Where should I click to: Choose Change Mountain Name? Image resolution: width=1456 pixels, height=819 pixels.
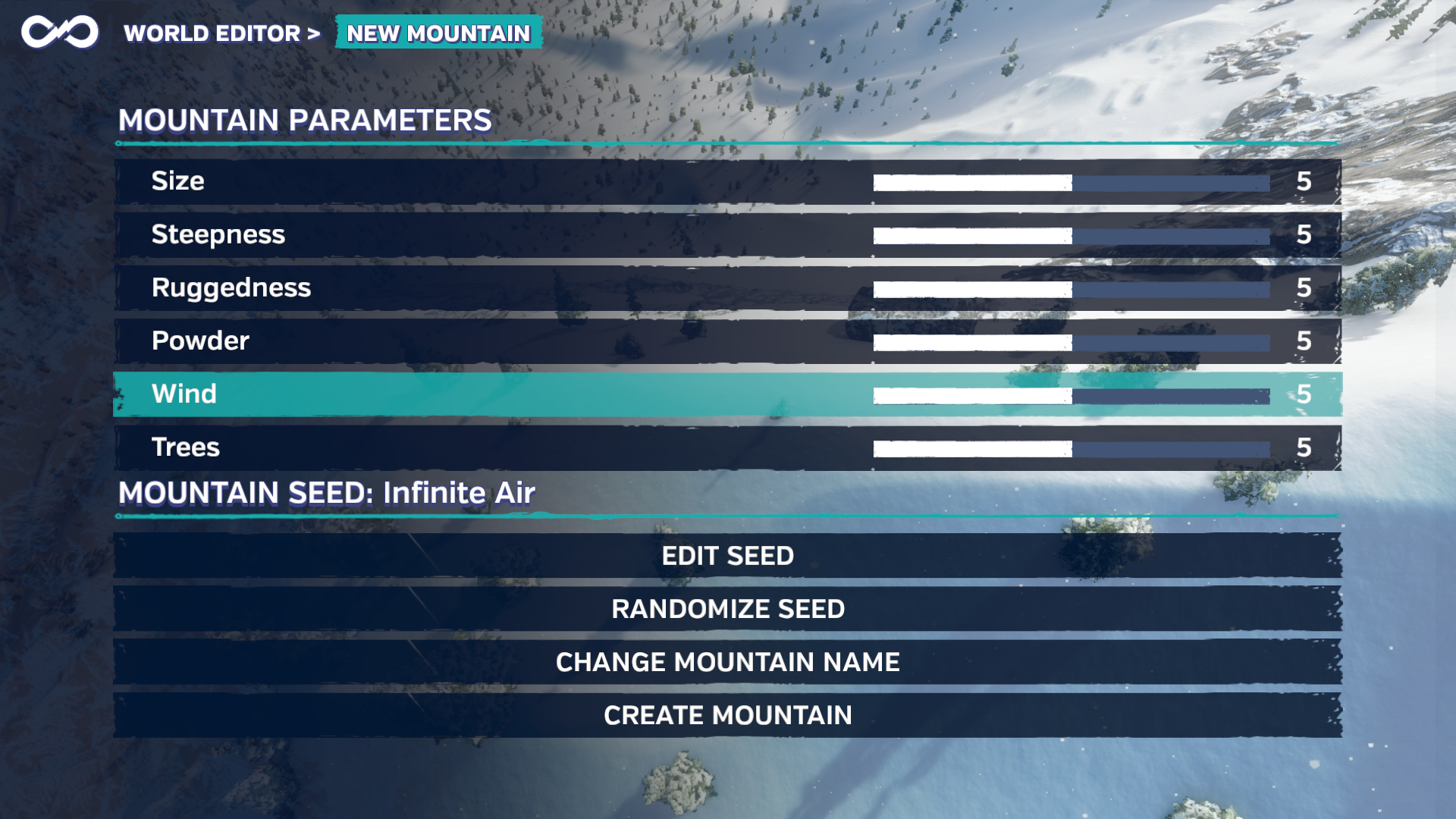[727, 662]
